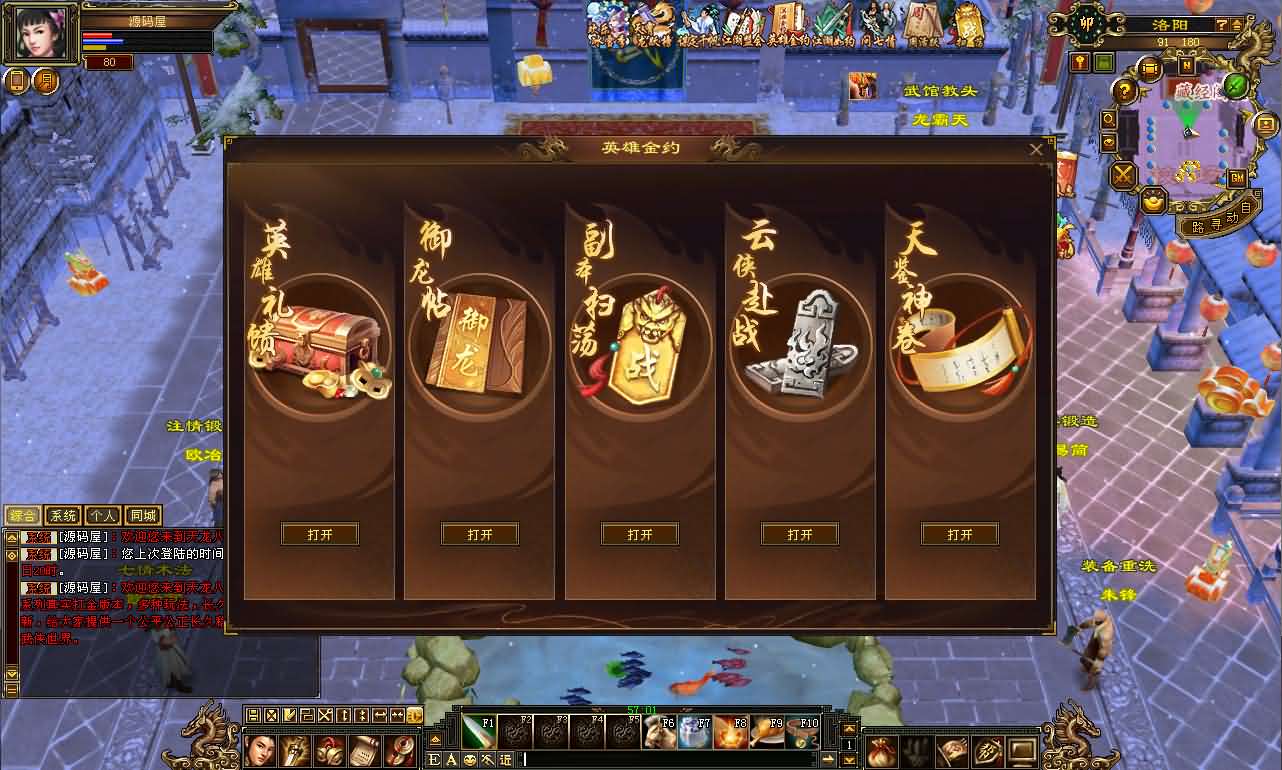
Task: Toggle the N compass marker above the minimap
Action: [1186, 65]
